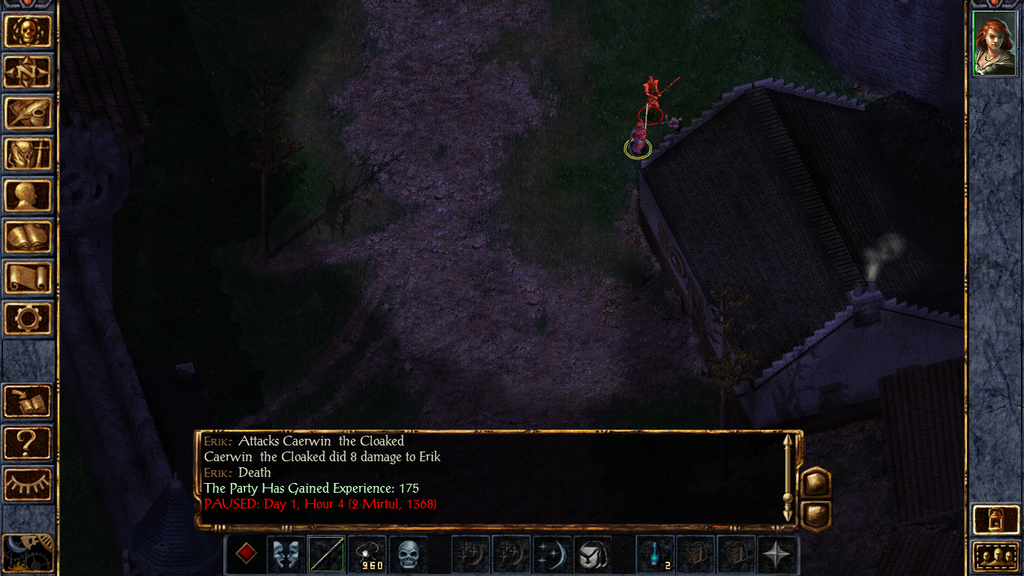Select all party members button
1024x576 pixels.
[994, 556]
